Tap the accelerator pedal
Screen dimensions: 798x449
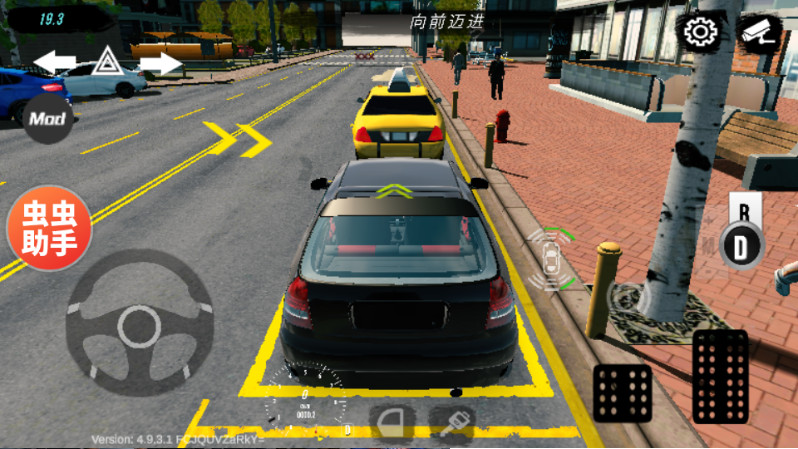[x=720, y=377]
